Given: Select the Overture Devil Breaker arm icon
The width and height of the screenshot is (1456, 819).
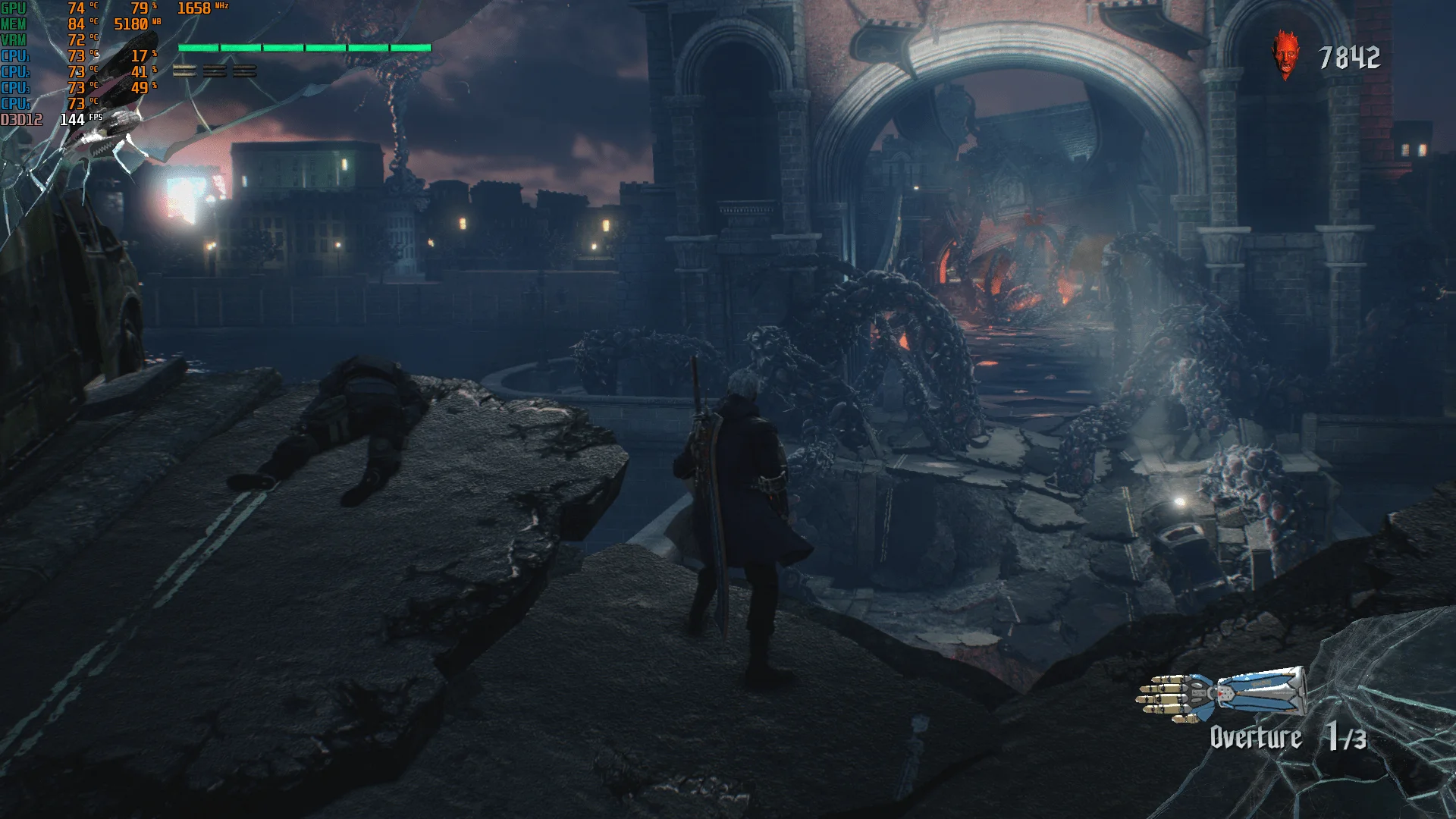Looking at the screenshot, I should 1221,693.
